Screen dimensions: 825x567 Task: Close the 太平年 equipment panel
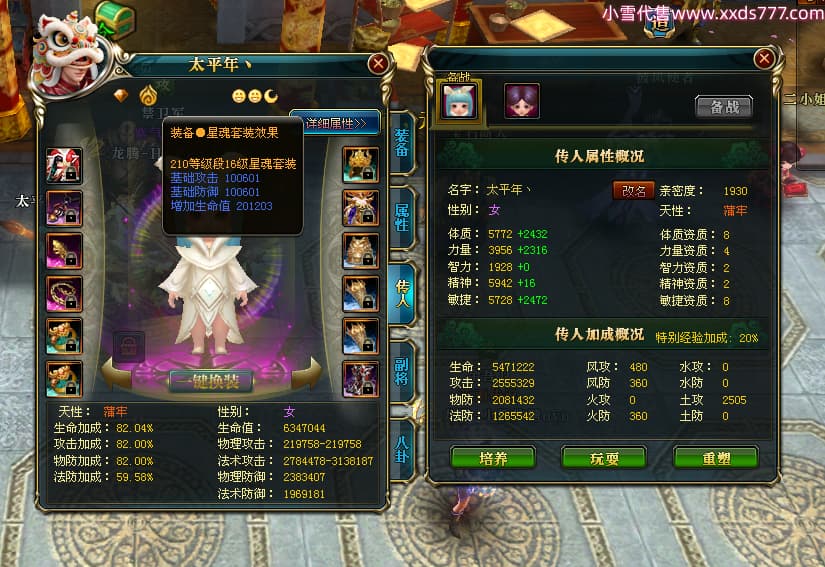pyautogui.click(x=378, y=64)
